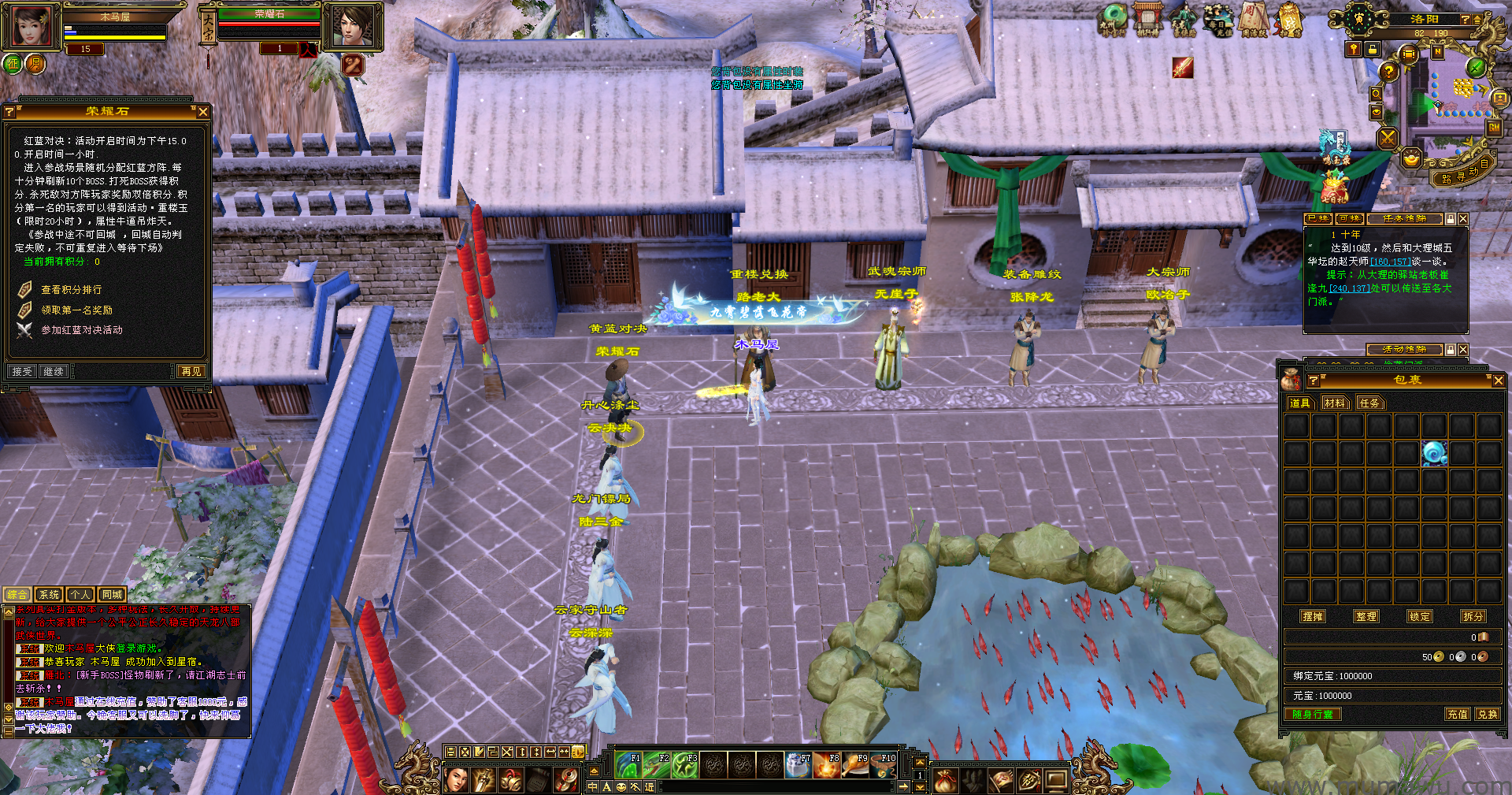Choose 查看积分排行 dialogue option
1512x795 pixels.
point(71,290)
